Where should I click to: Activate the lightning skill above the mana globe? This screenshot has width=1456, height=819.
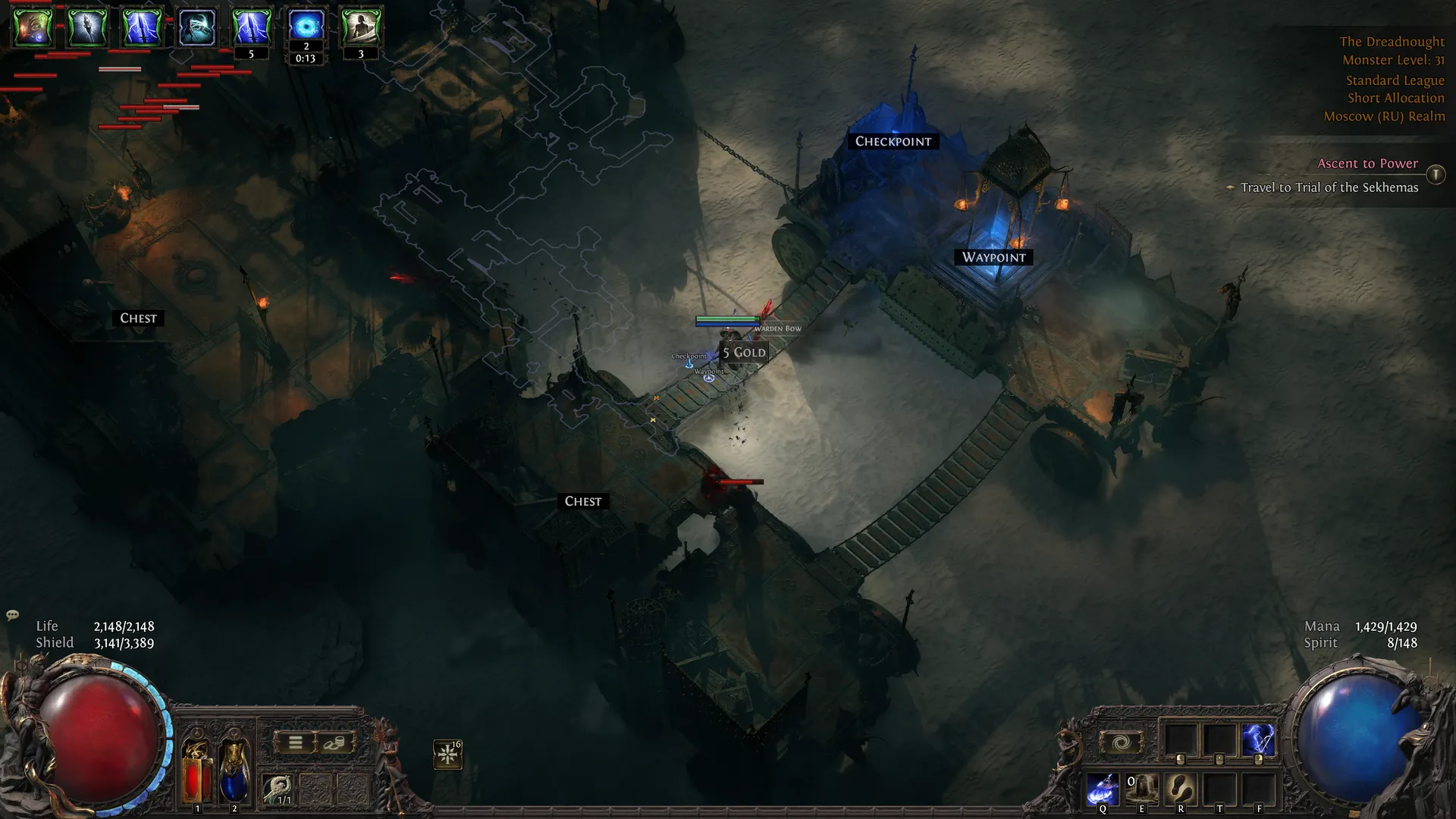[x=1257, y=740]
